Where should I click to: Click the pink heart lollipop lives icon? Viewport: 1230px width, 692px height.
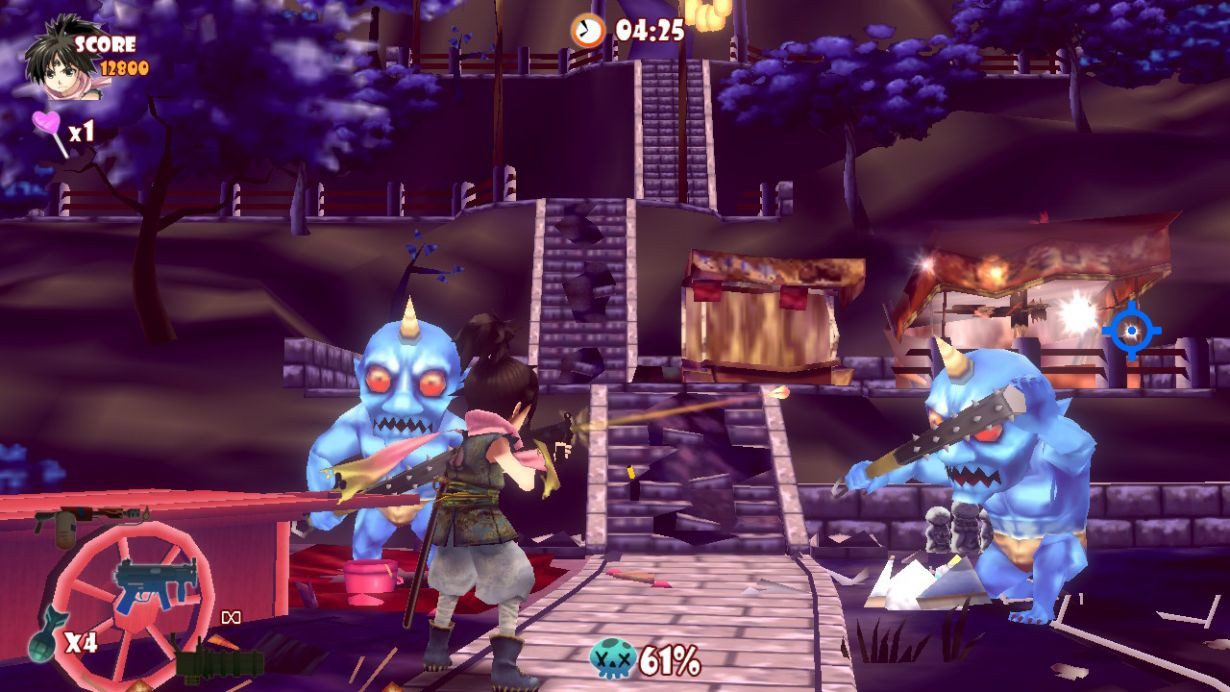point(48,130)
